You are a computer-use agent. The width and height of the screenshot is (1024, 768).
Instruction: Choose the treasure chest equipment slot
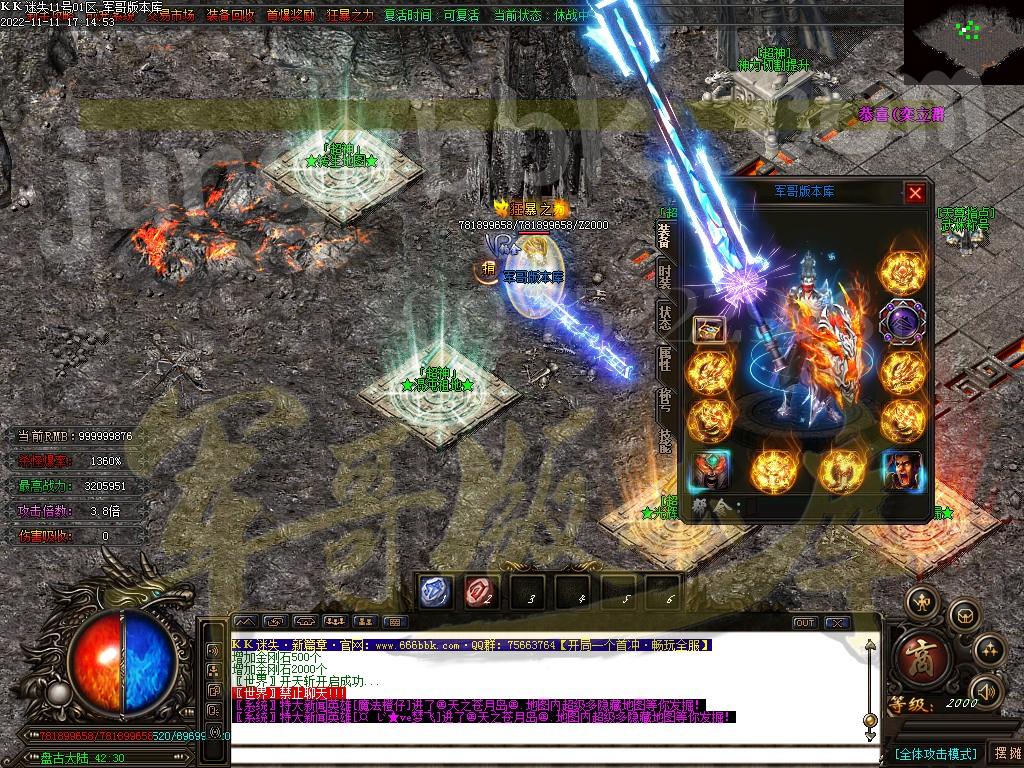click(709, 328)
